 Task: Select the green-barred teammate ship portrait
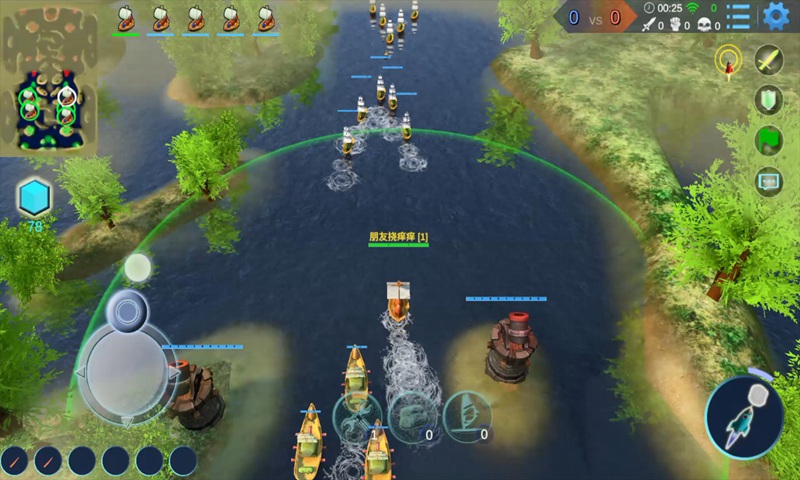point(126,17)
